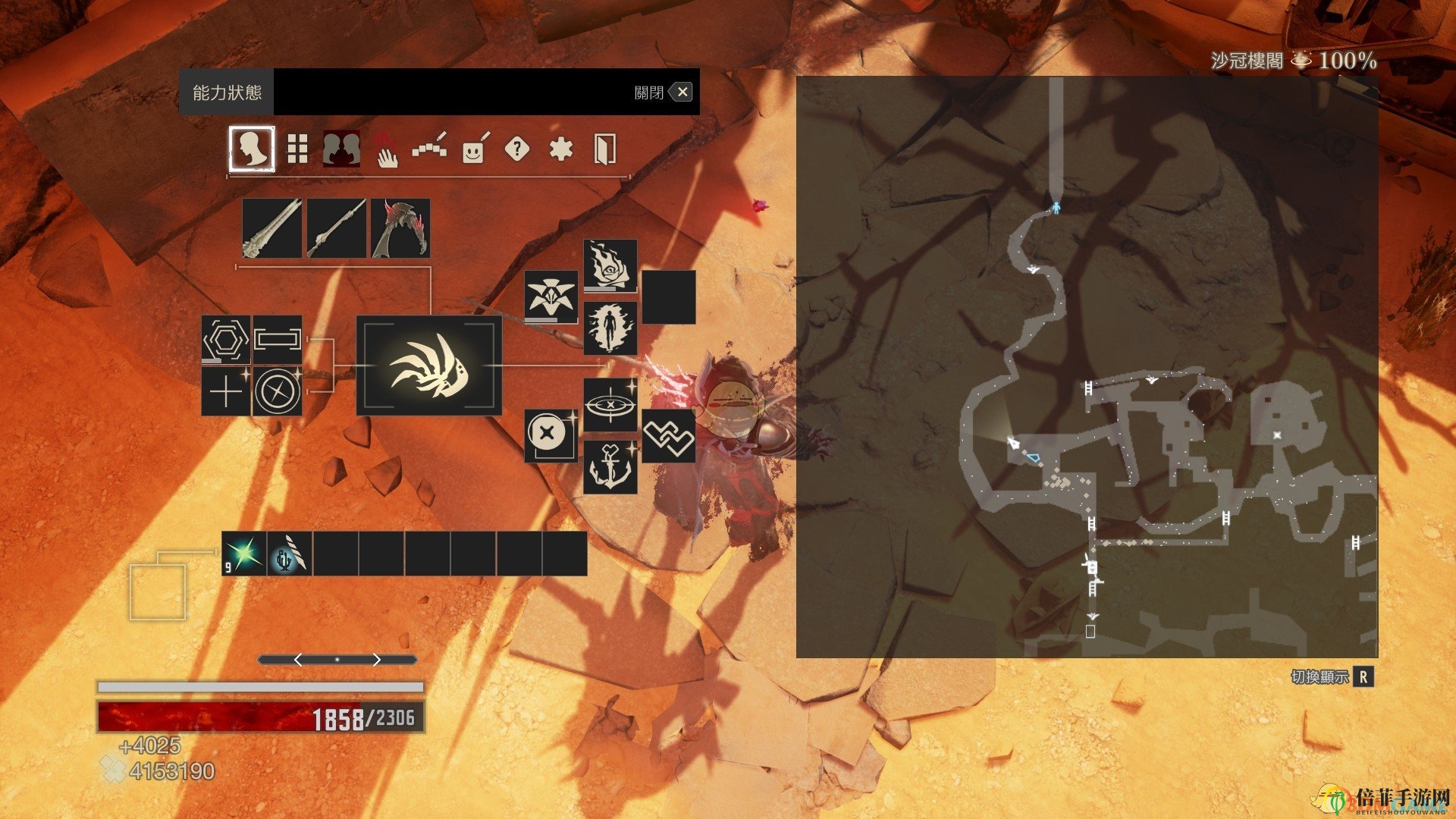Select the hexagon skill icon
This screenshot has height=819, width=1456.
pyautogui.click(x=226, y=339)
